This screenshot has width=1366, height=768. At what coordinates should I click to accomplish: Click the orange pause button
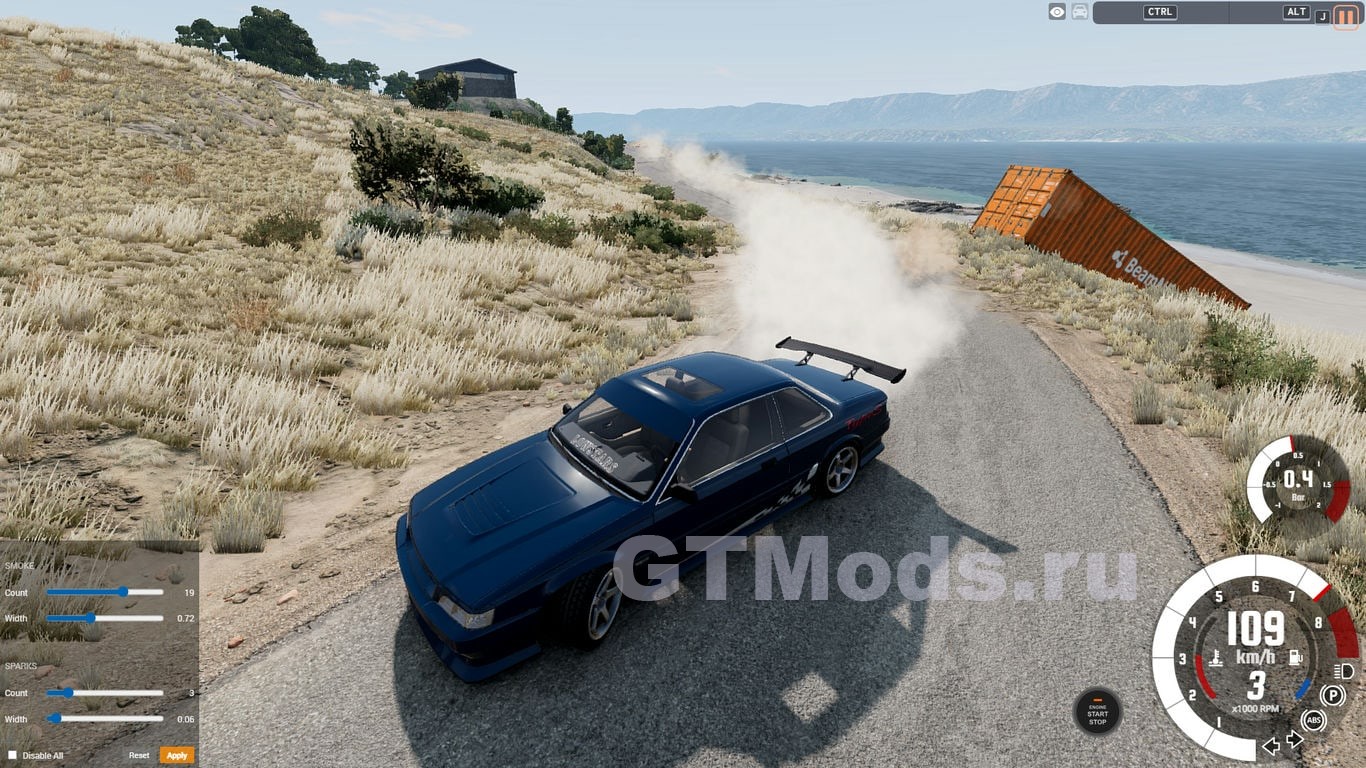[x=1346, y=14]
